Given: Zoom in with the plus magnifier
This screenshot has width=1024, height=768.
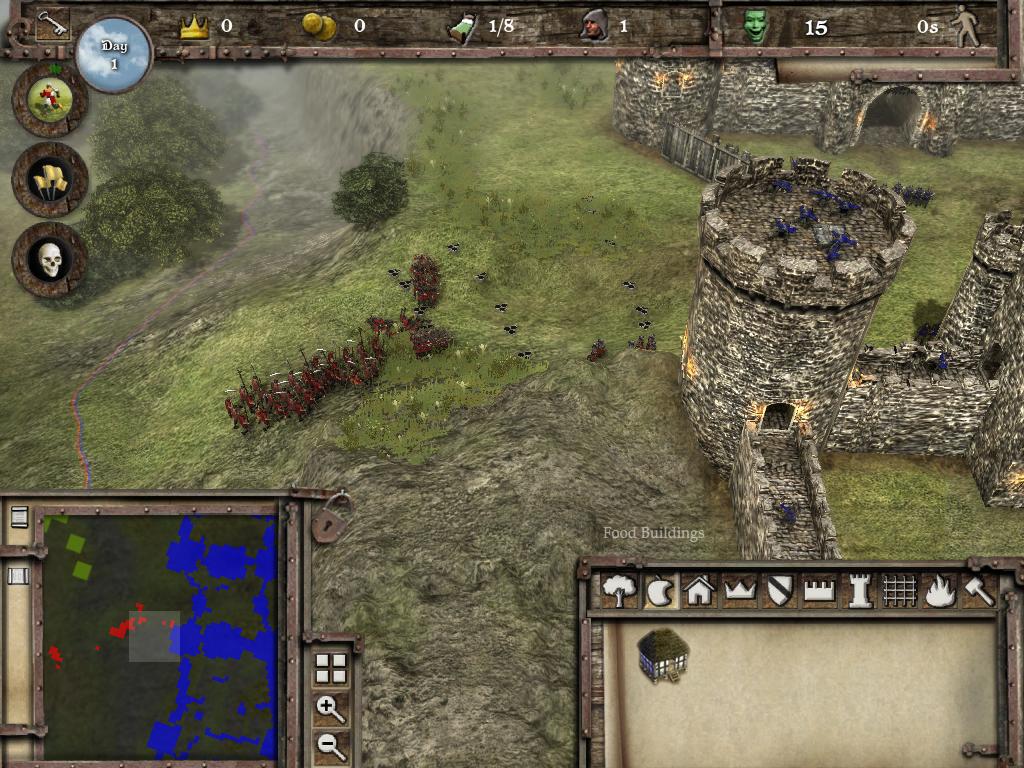Looking at the screenshot, I should coord(331,709).
